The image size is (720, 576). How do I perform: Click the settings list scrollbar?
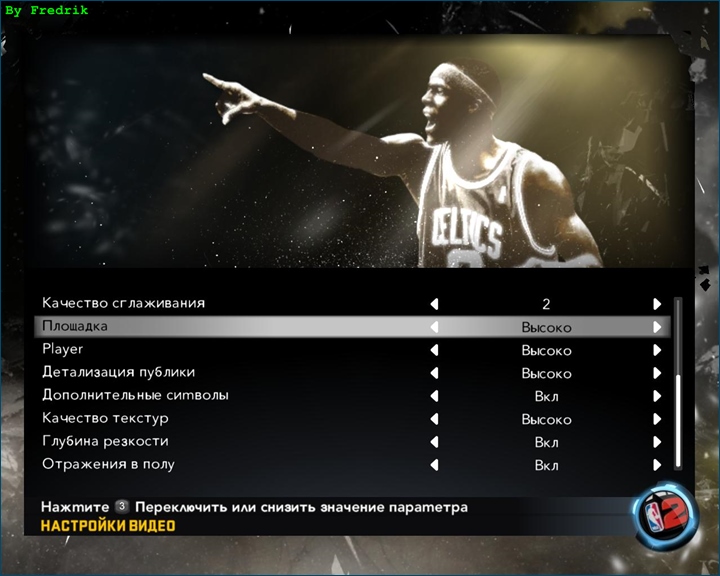[x=679, y=420]
